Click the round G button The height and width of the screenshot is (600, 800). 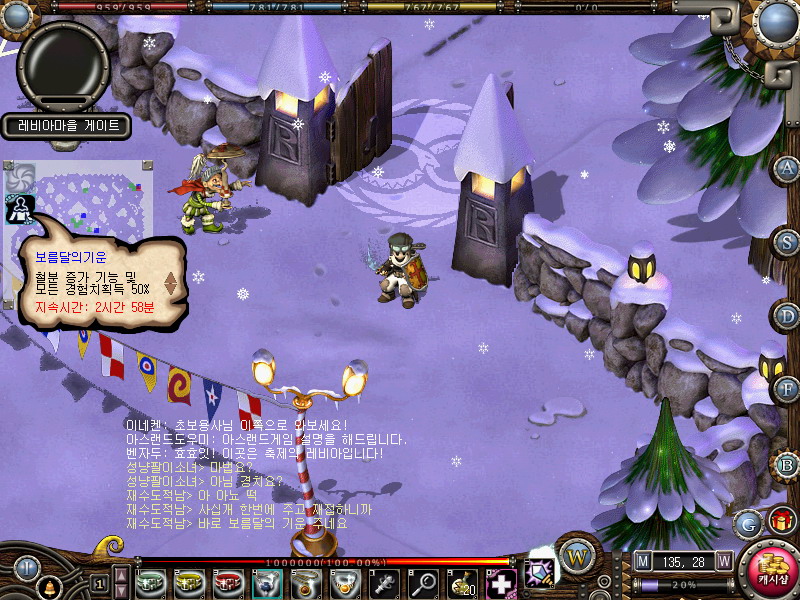coord(747,523)
